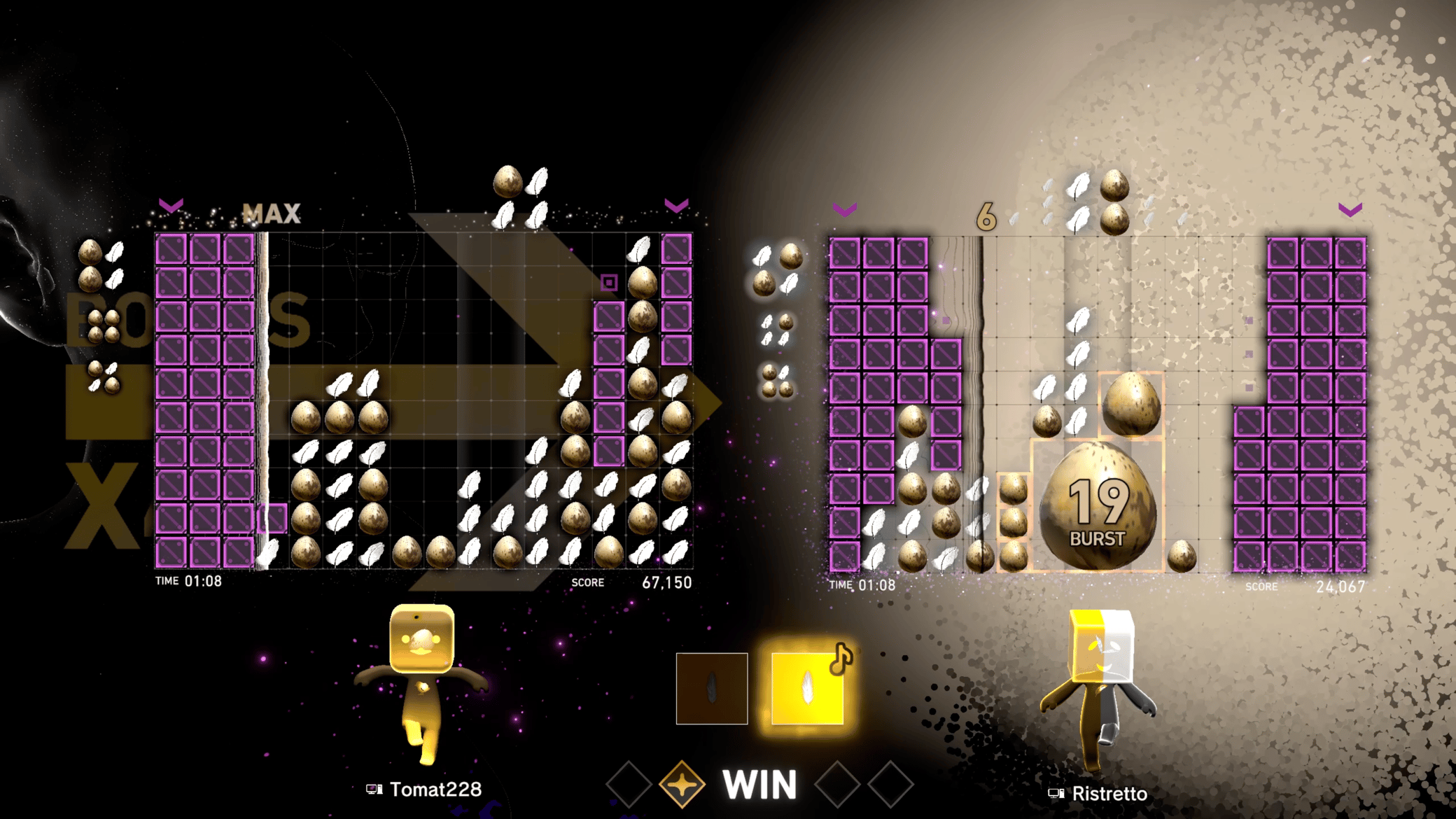Viewport: 1456px width, 819px height.
Task: Select the gold 6 chain counter
Action: (988, 217)
